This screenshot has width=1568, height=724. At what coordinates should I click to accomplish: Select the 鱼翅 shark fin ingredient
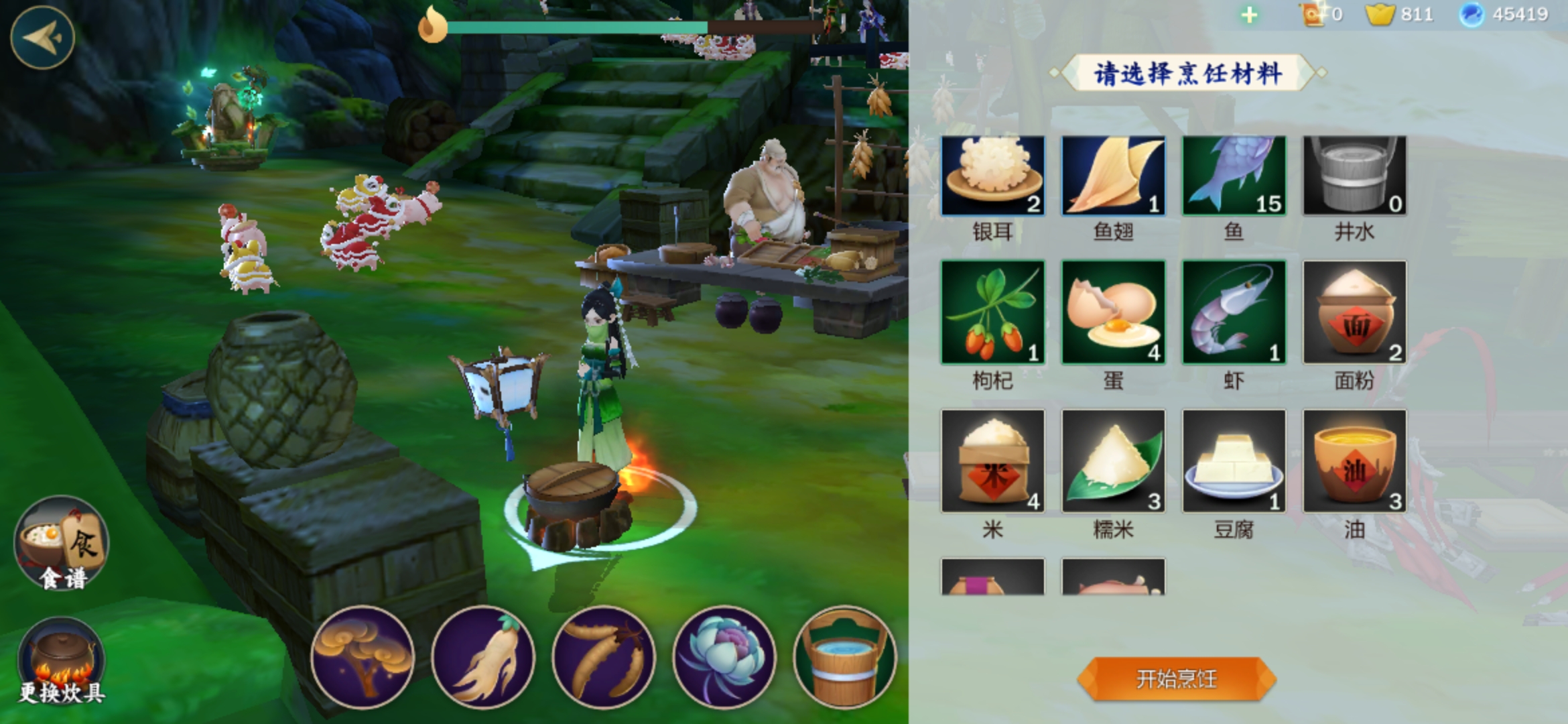click(1113, 176)
